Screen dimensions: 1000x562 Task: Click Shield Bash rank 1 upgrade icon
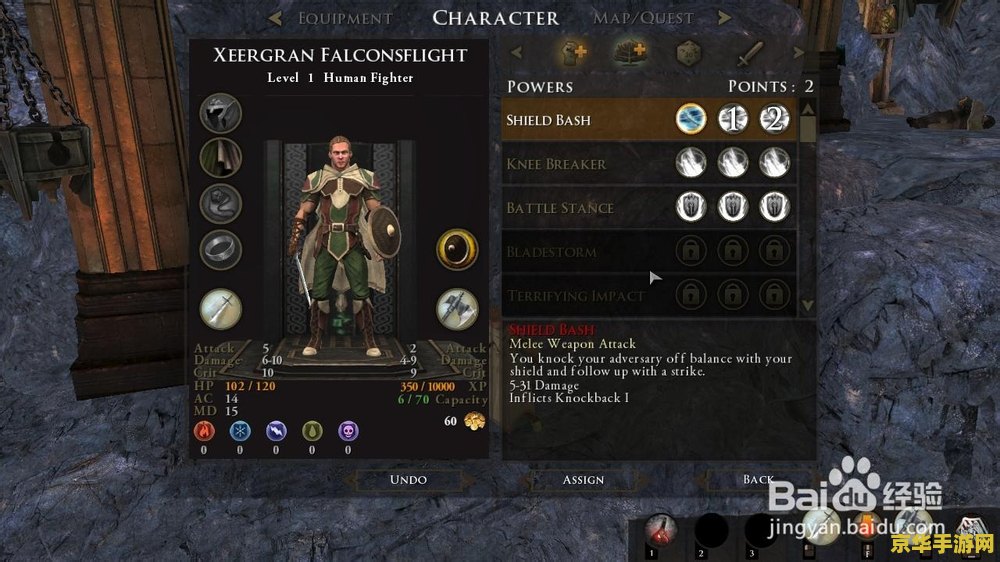coord(733,120)
